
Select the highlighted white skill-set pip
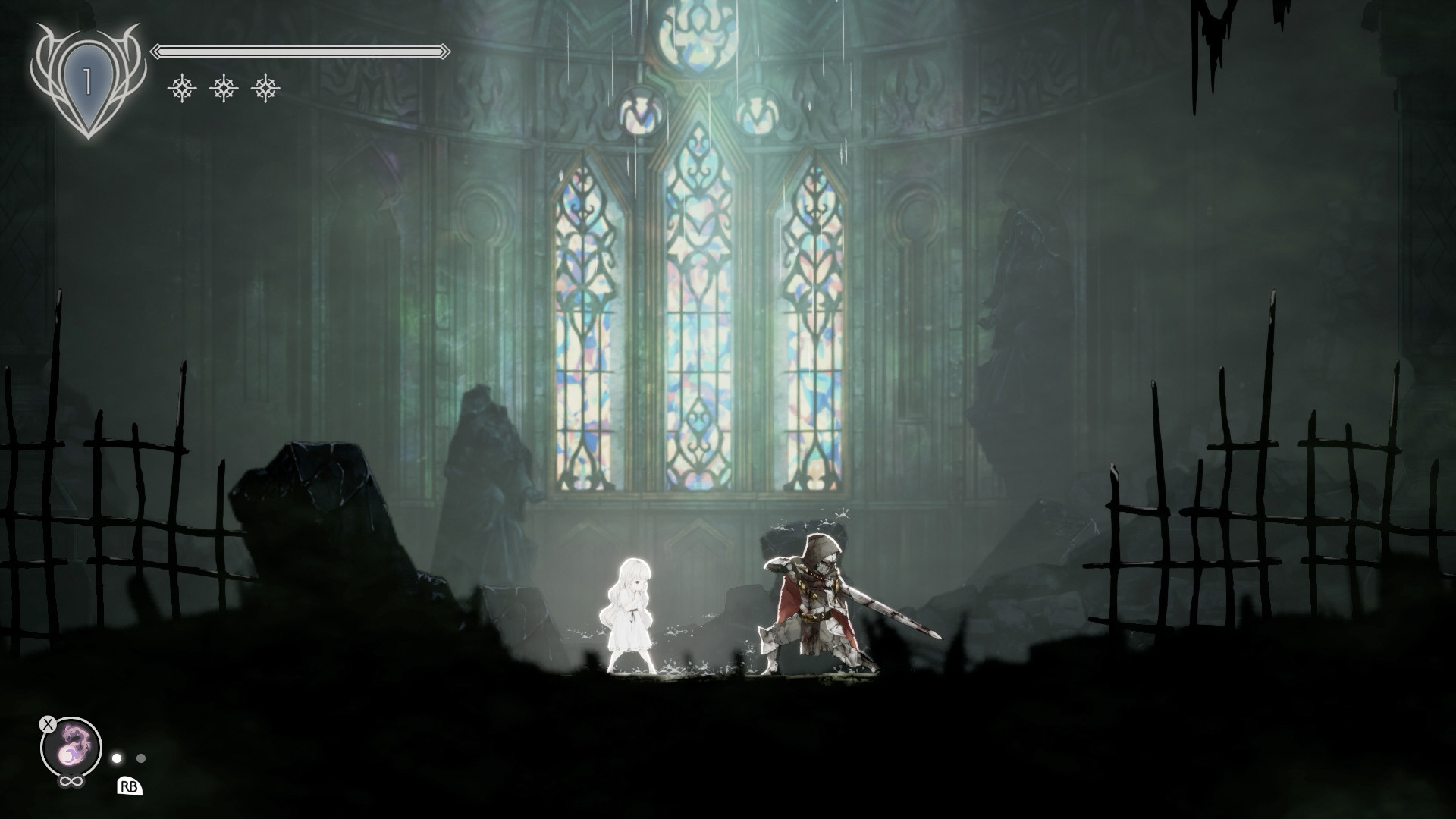(118, 757)
